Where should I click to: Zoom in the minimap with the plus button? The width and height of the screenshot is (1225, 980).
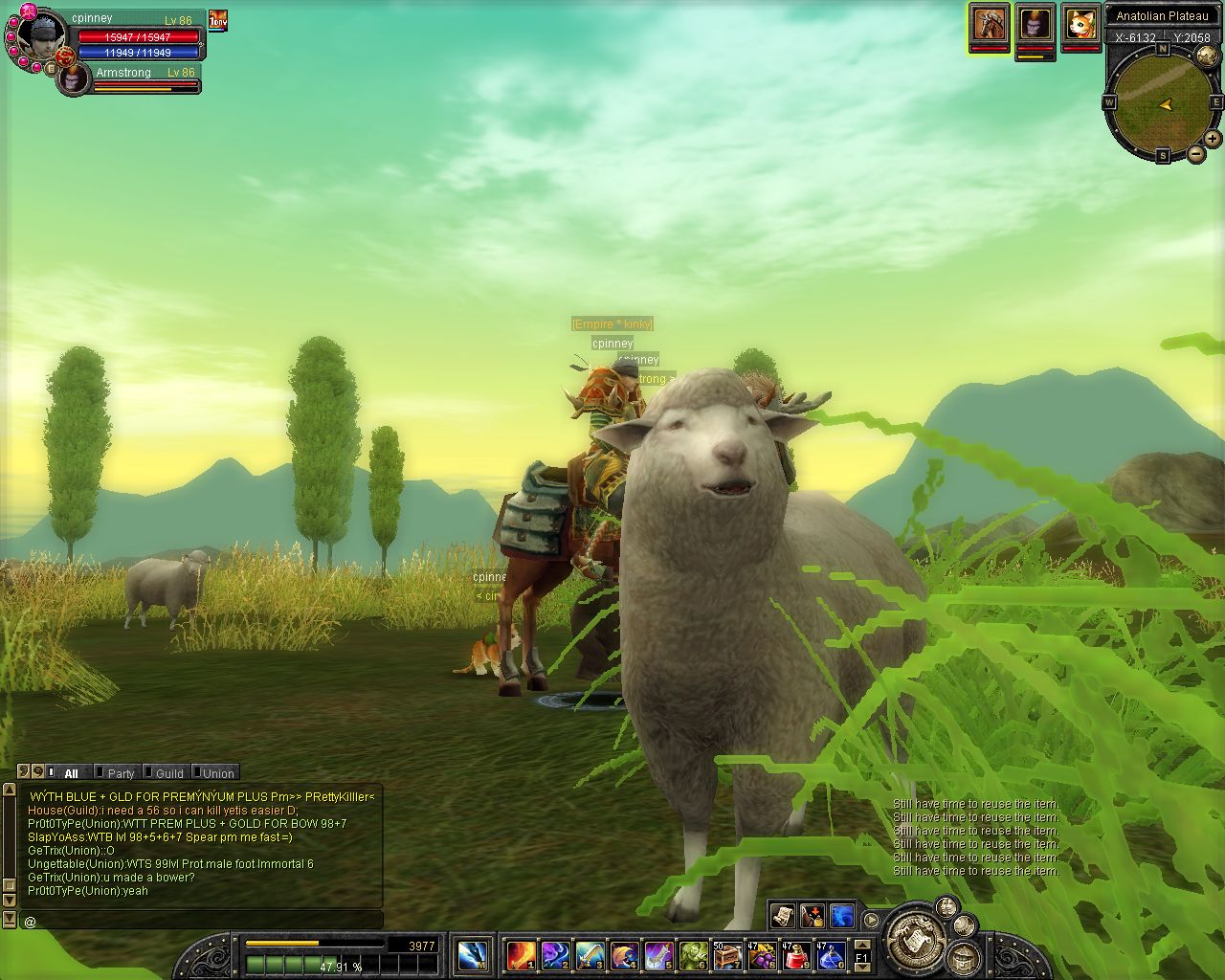1213,139
